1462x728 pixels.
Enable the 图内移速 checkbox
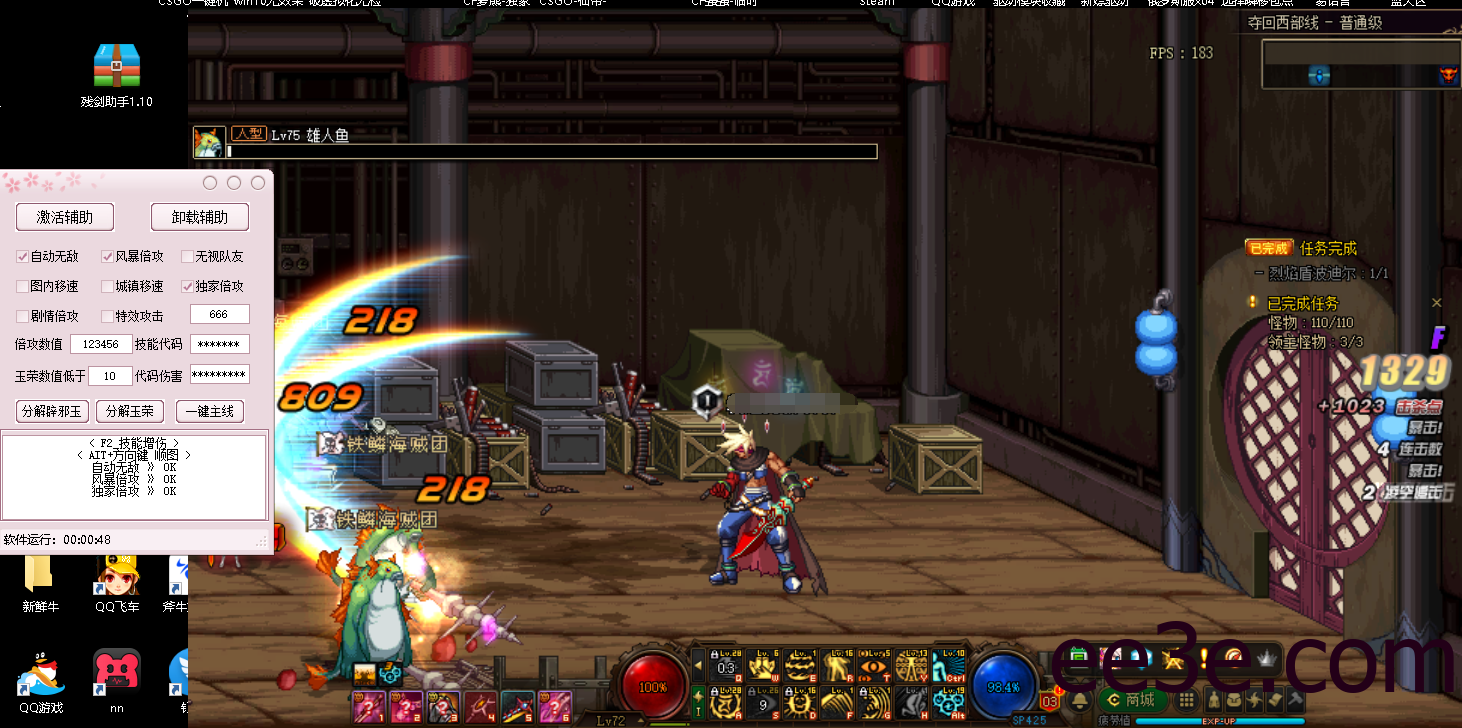point(23,287)
